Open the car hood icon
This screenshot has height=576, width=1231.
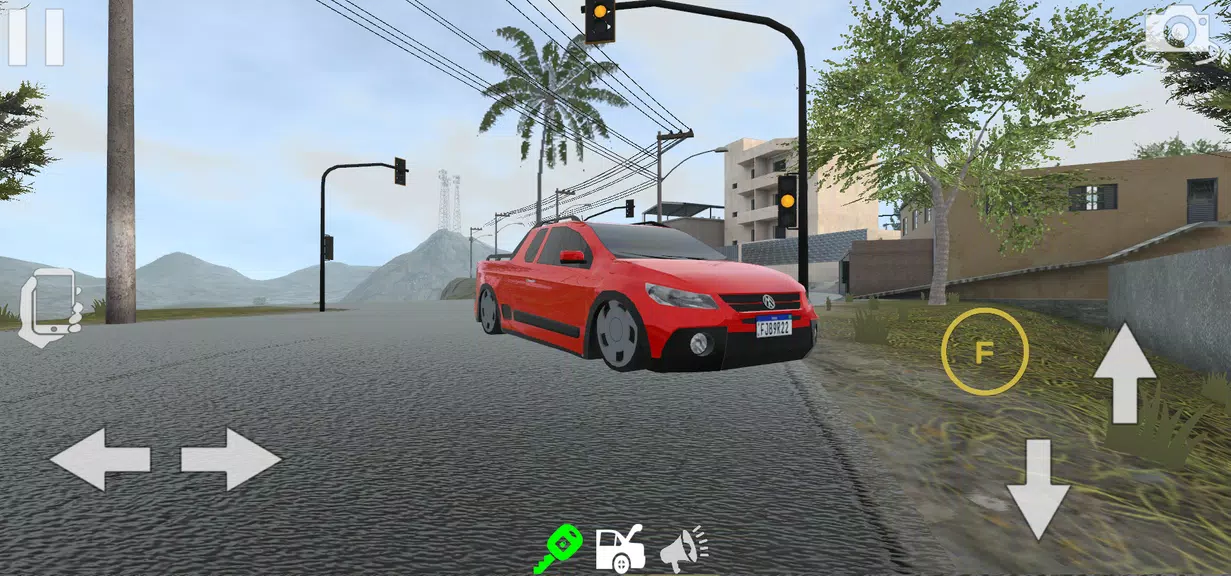620,549
